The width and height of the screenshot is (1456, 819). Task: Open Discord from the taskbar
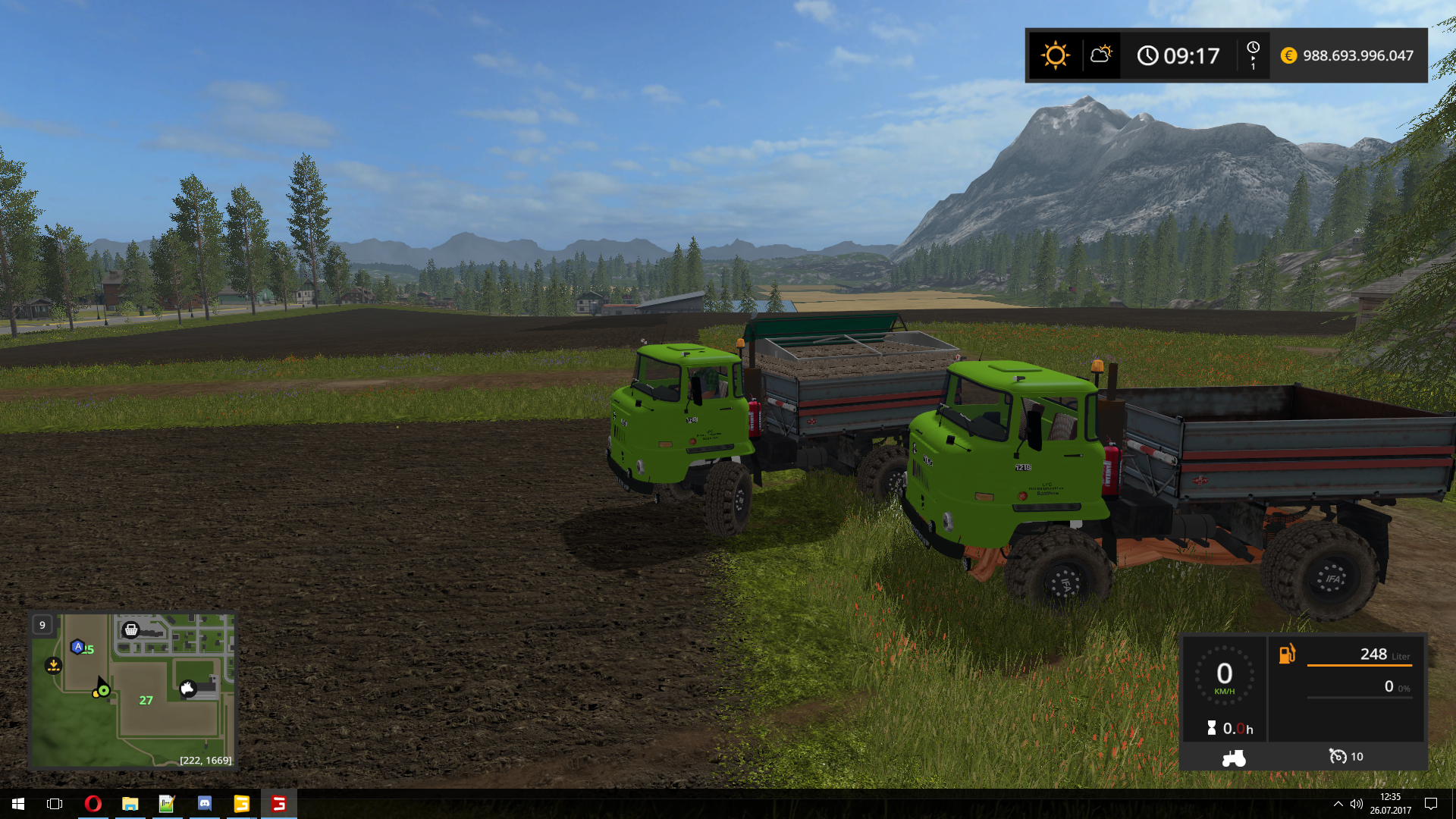(x=205, y=804)
